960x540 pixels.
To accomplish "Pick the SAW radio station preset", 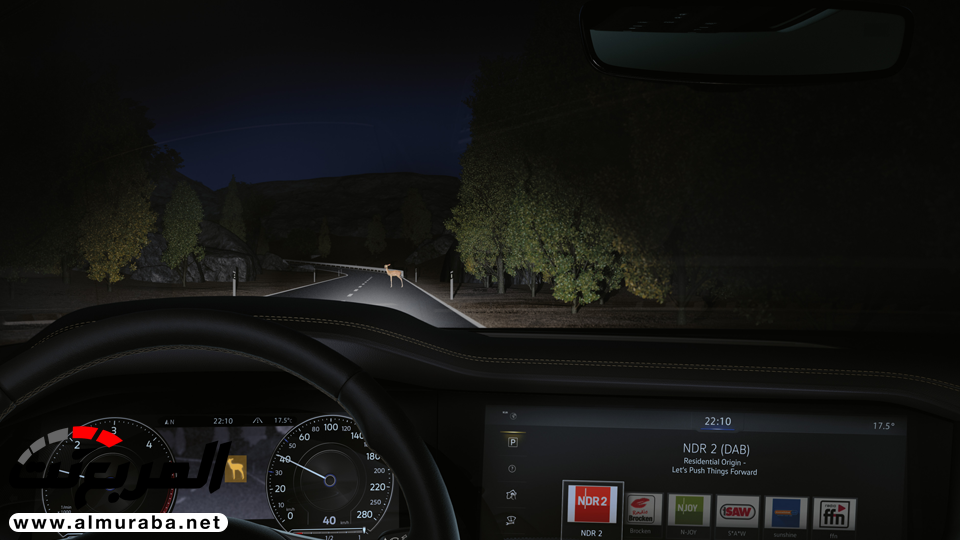I will [737, 511].
